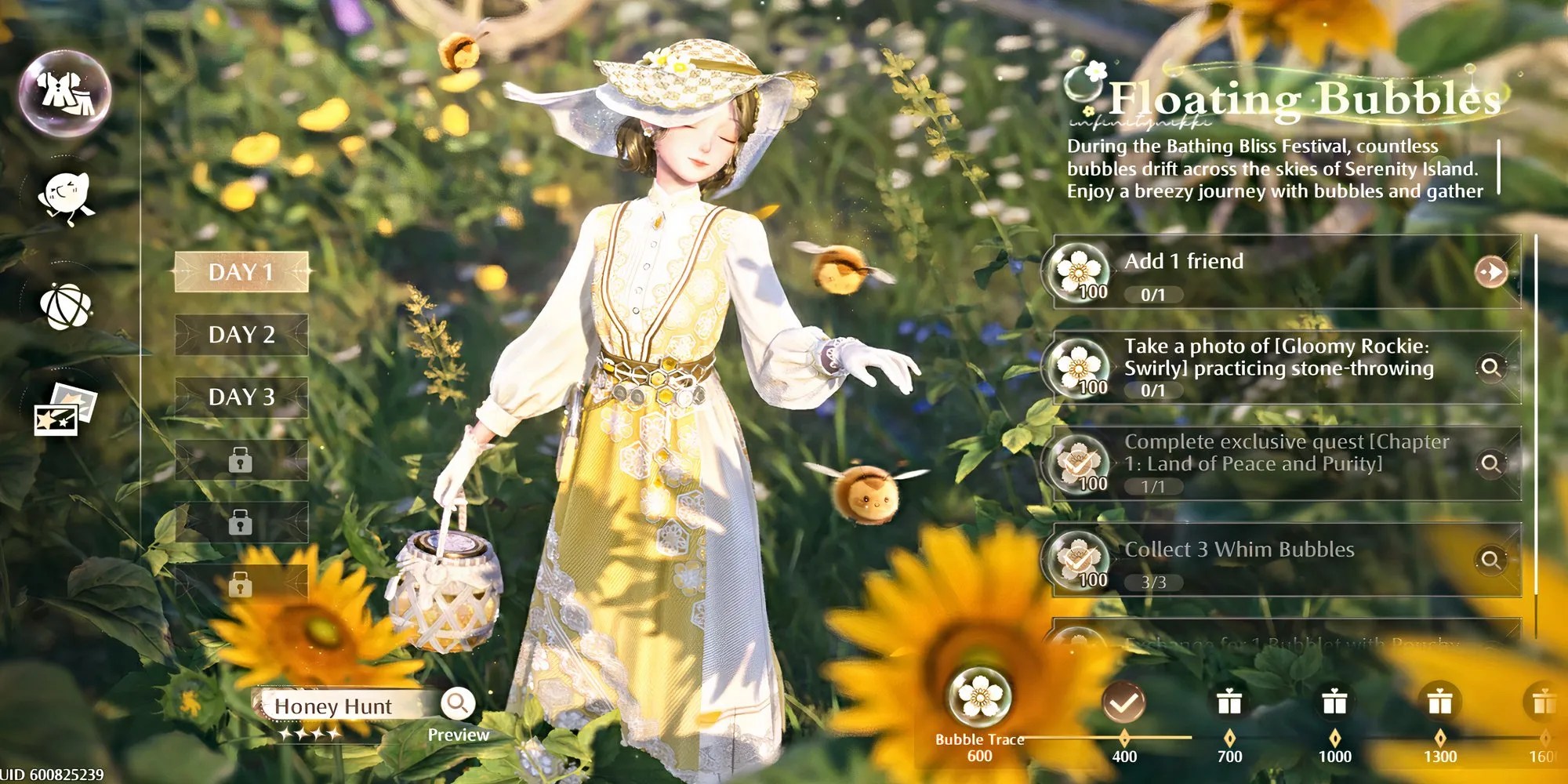Screen dimensions: 1568x784
Task: Inspect the Collect 3 Whim Bubbles task
Action: pyautogui.click(x=1490, y=559)
